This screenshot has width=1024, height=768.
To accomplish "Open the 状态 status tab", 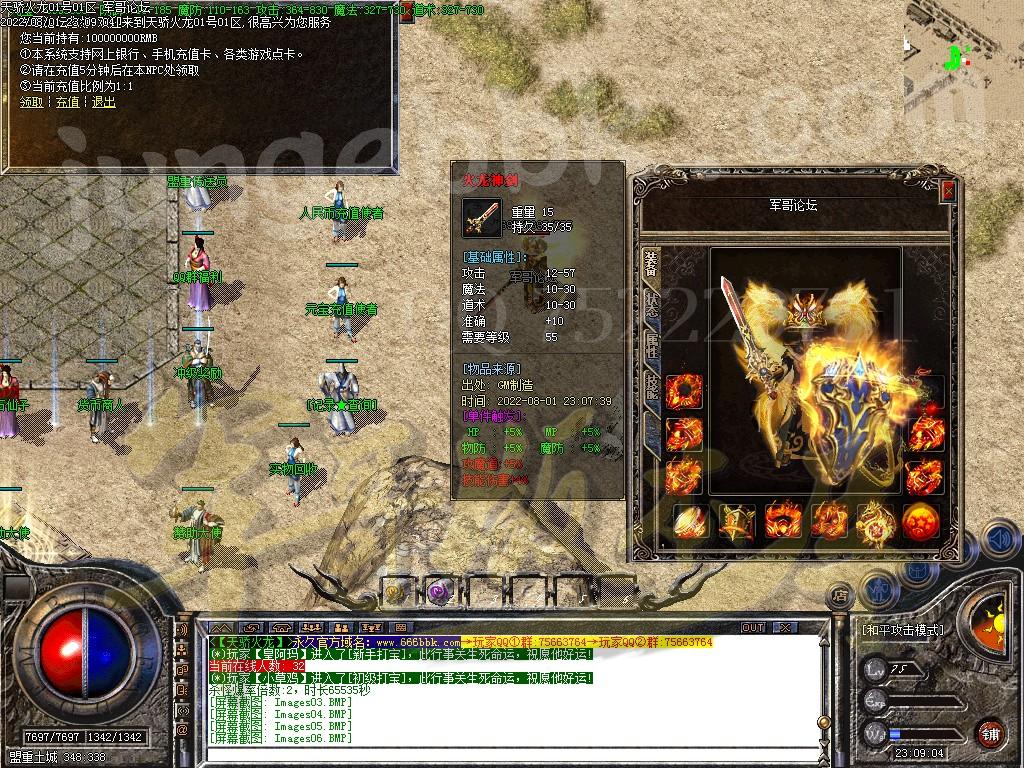I will pos(651,305).
